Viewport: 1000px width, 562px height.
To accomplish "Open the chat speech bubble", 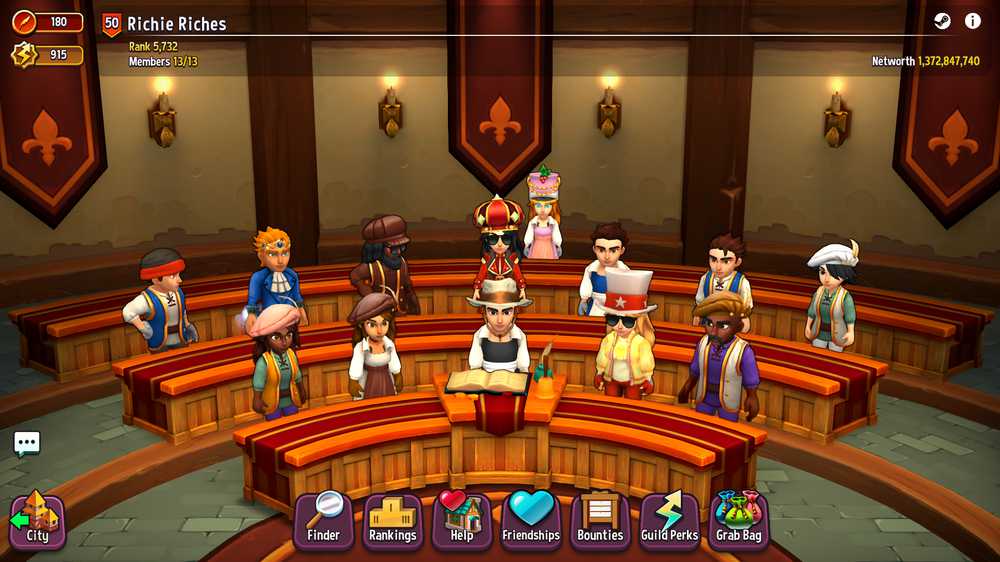I will coord(27,443).
